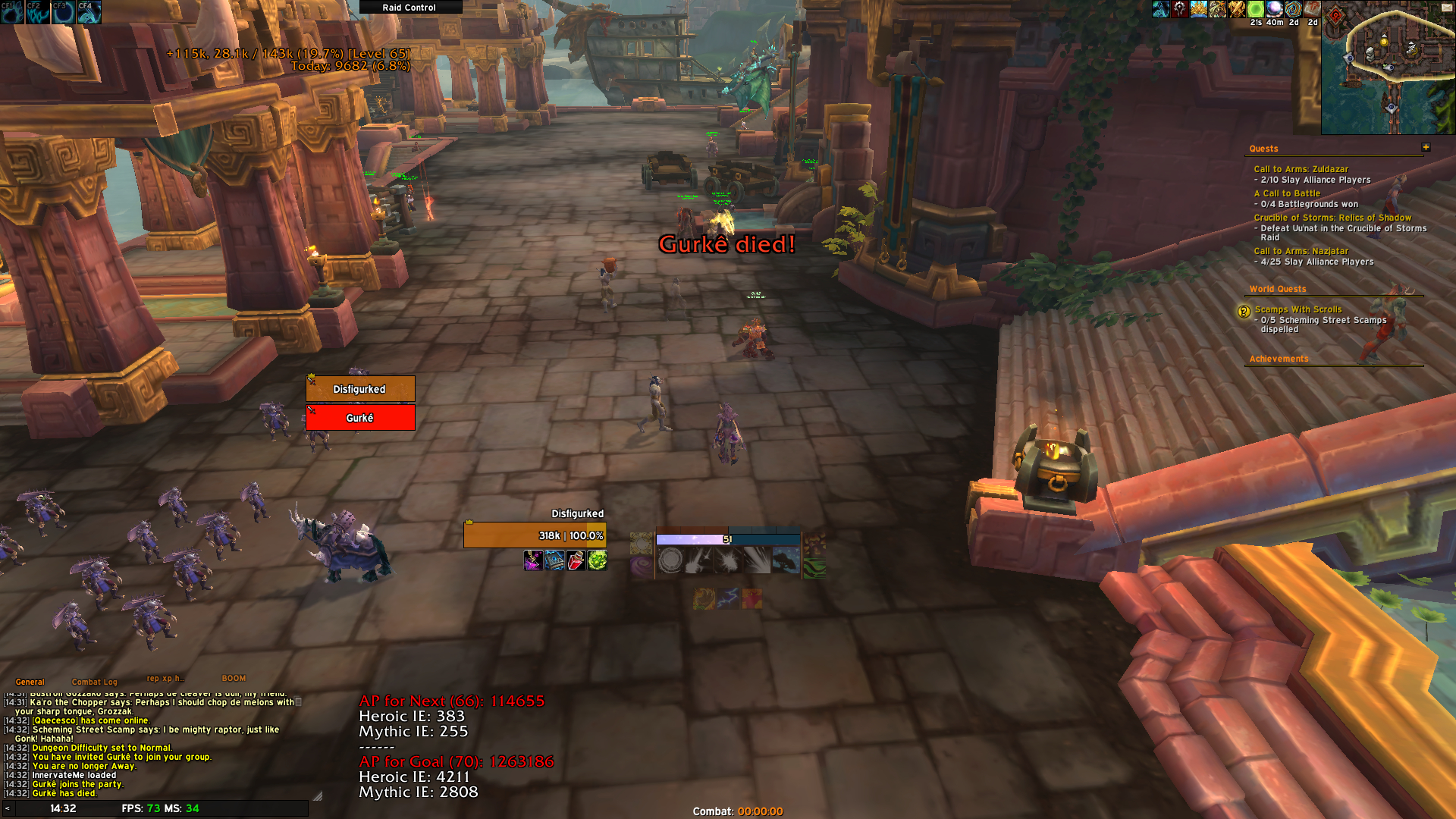The width and height of the screenshot is (1456, 819).
Task: Open the mail envelope icon on minimap
Action: pos(1446,8)
